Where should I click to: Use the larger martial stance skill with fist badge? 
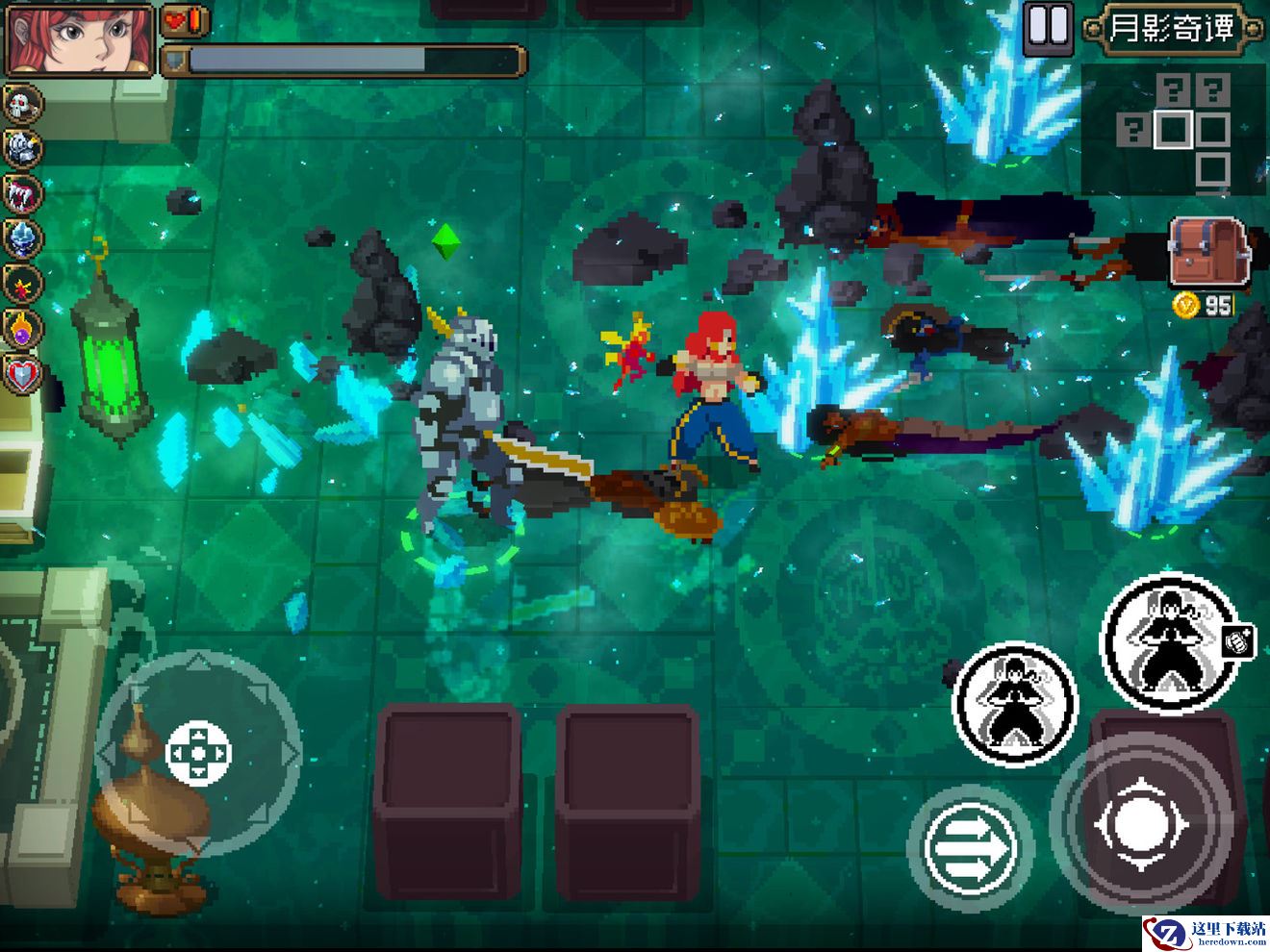1171,640
